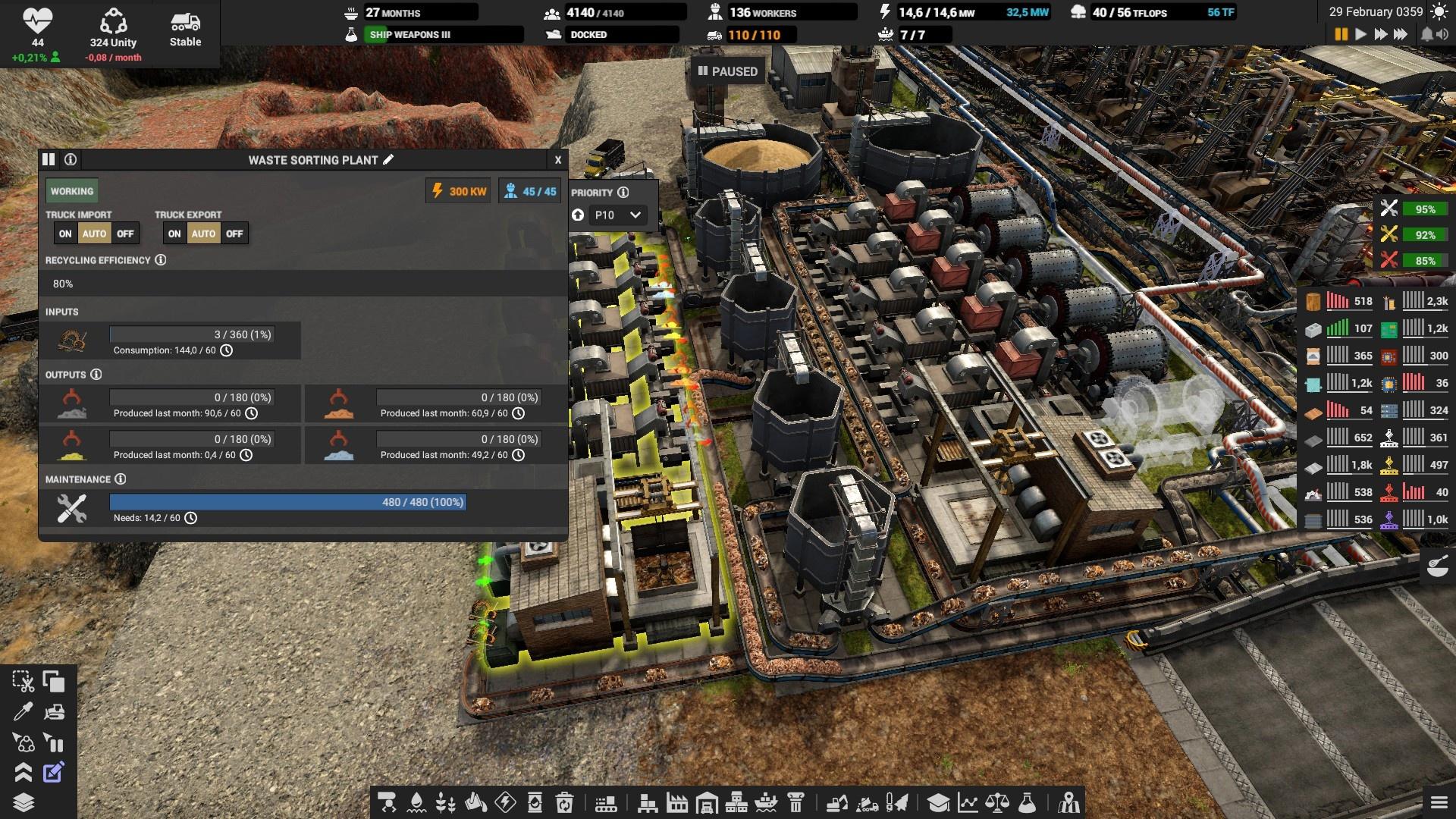Set Truck Export to OFF

(234, 234)
